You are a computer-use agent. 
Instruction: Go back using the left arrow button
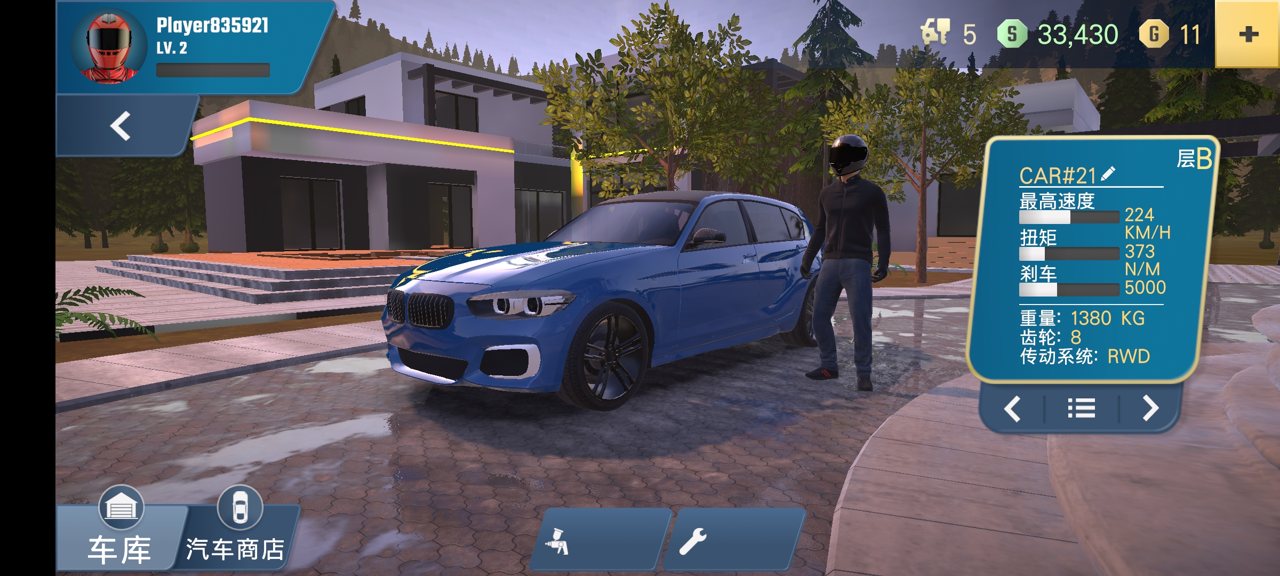click(121, 126)
